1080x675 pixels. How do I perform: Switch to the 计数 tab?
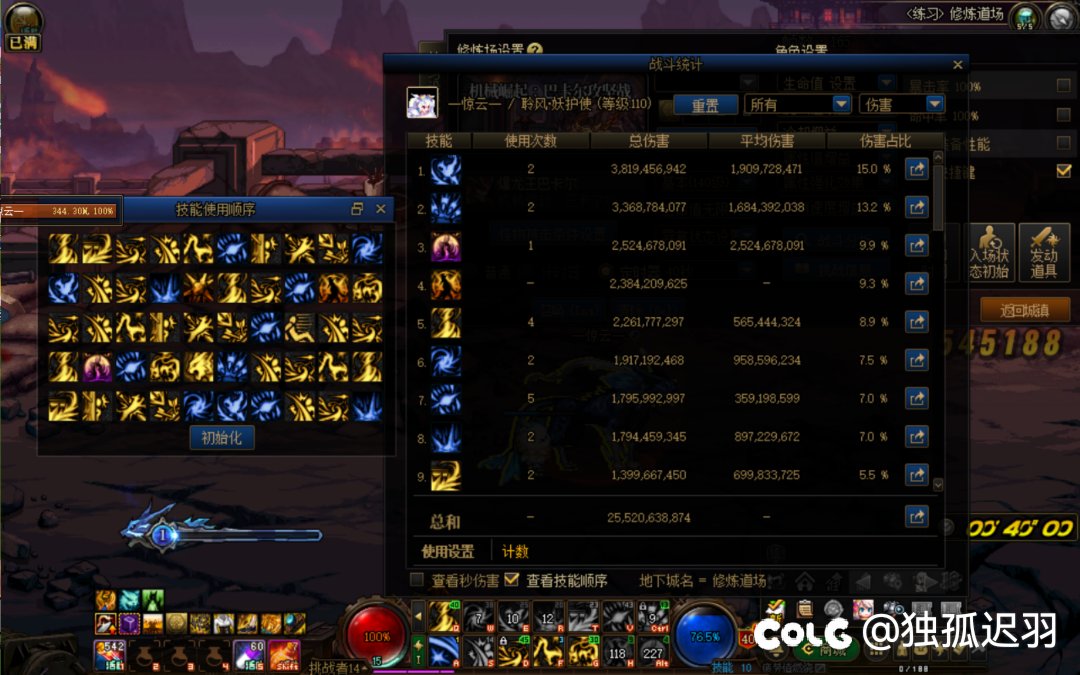(515, 551)
